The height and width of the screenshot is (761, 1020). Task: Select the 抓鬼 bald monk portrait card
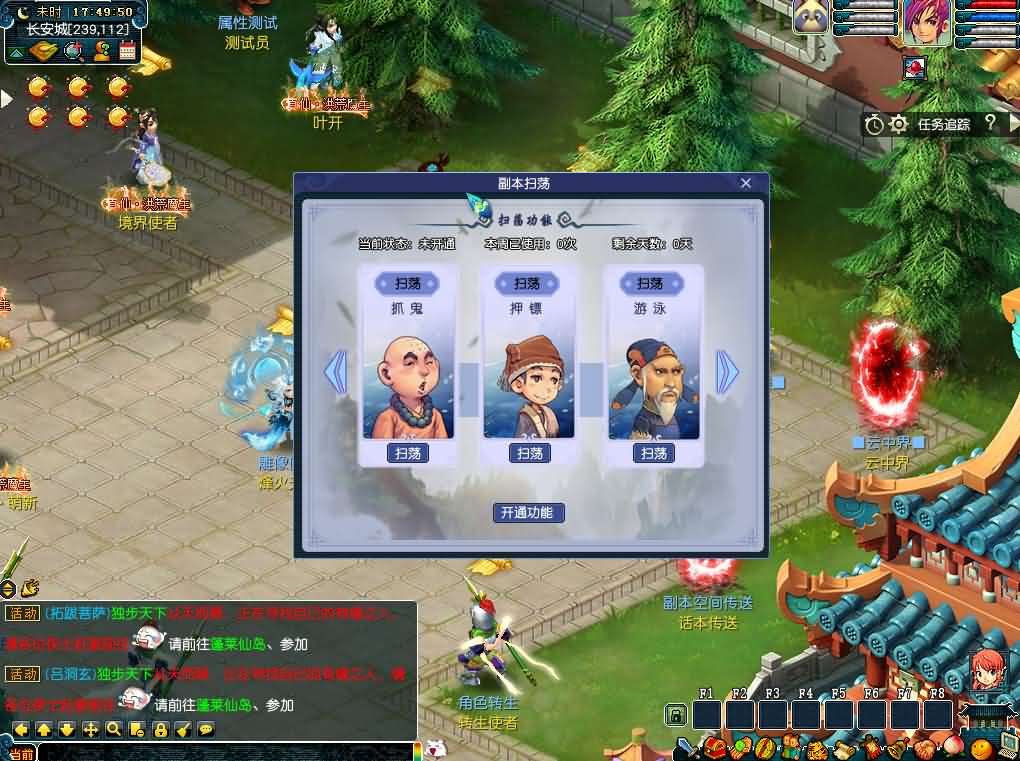coord(408,385)
